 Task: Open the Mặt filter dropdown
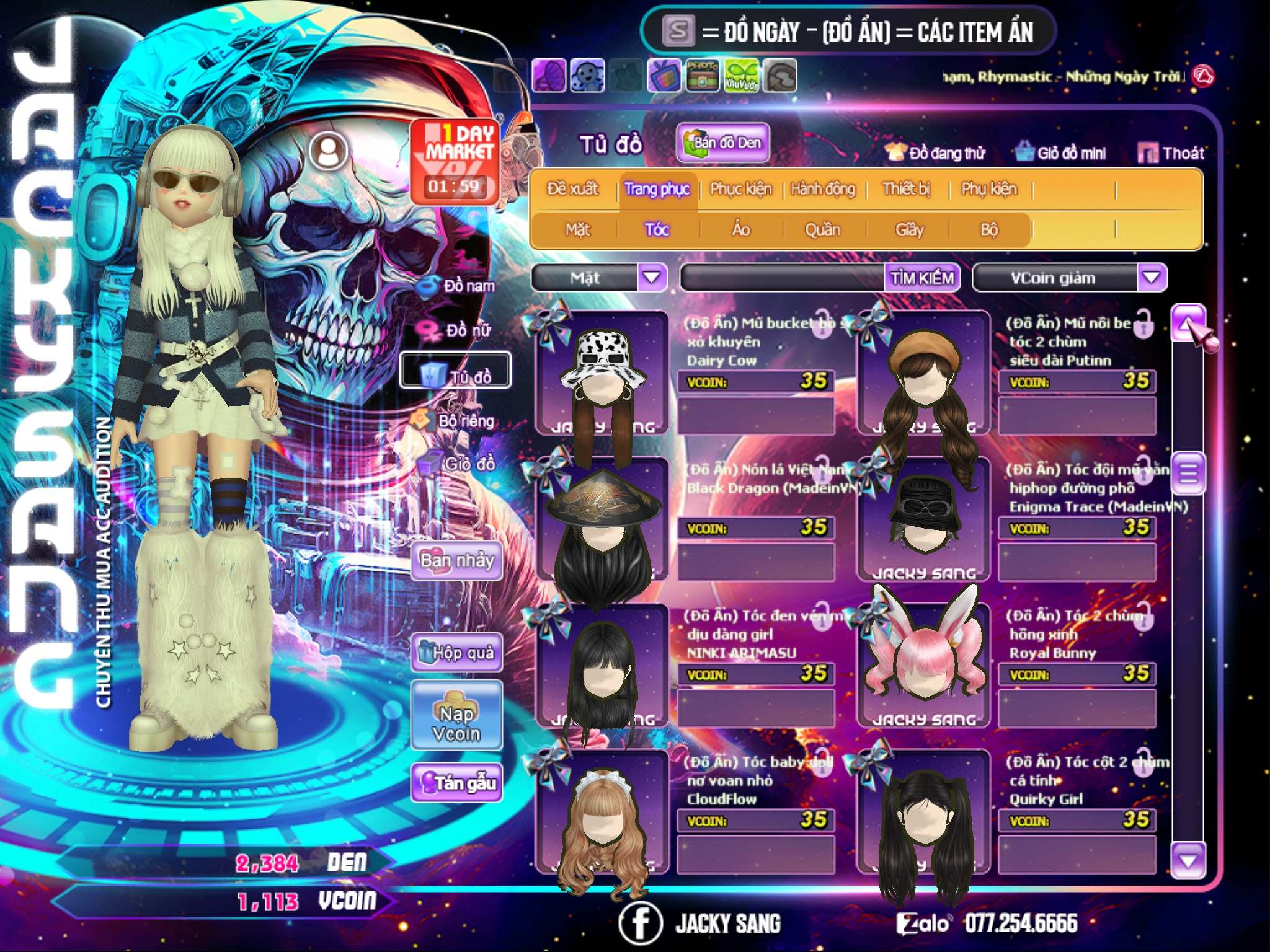click(652, 278)
